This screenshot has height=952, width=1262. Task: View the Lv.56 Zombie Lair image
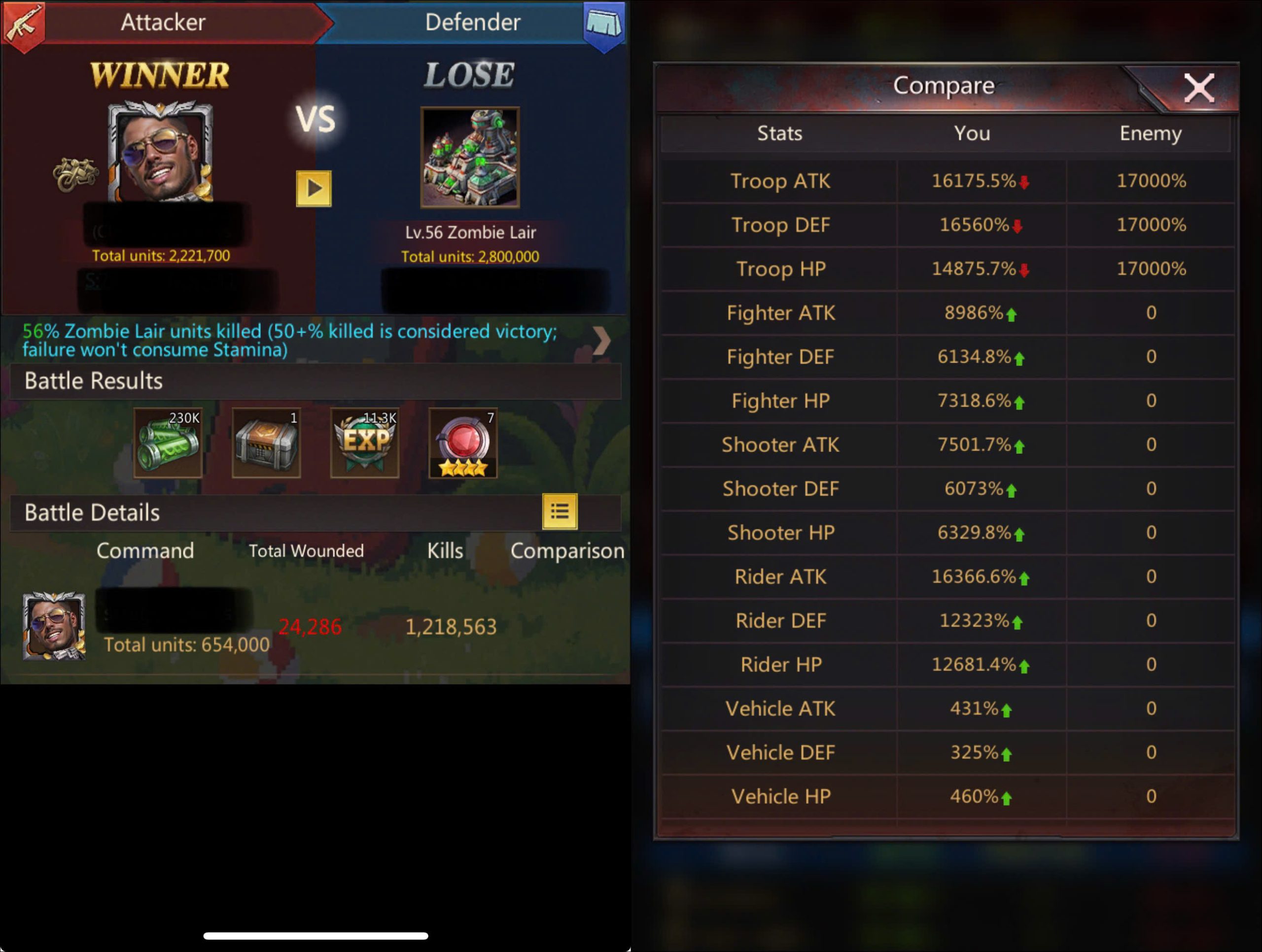pos(469,157)
